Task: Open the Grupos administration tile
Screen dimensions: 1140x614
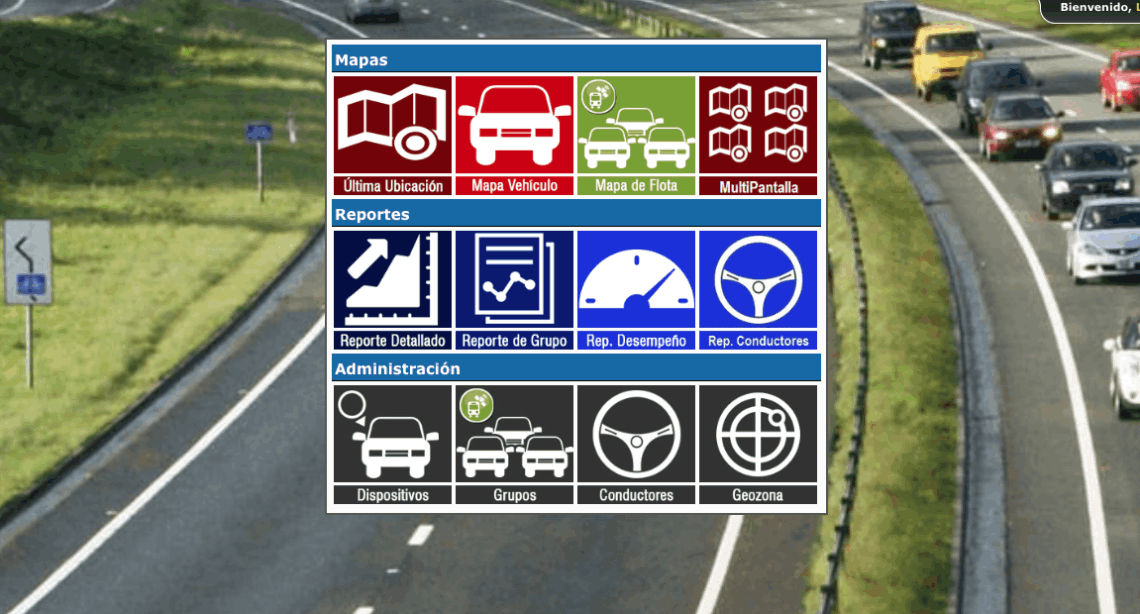Action: (514, 444)
